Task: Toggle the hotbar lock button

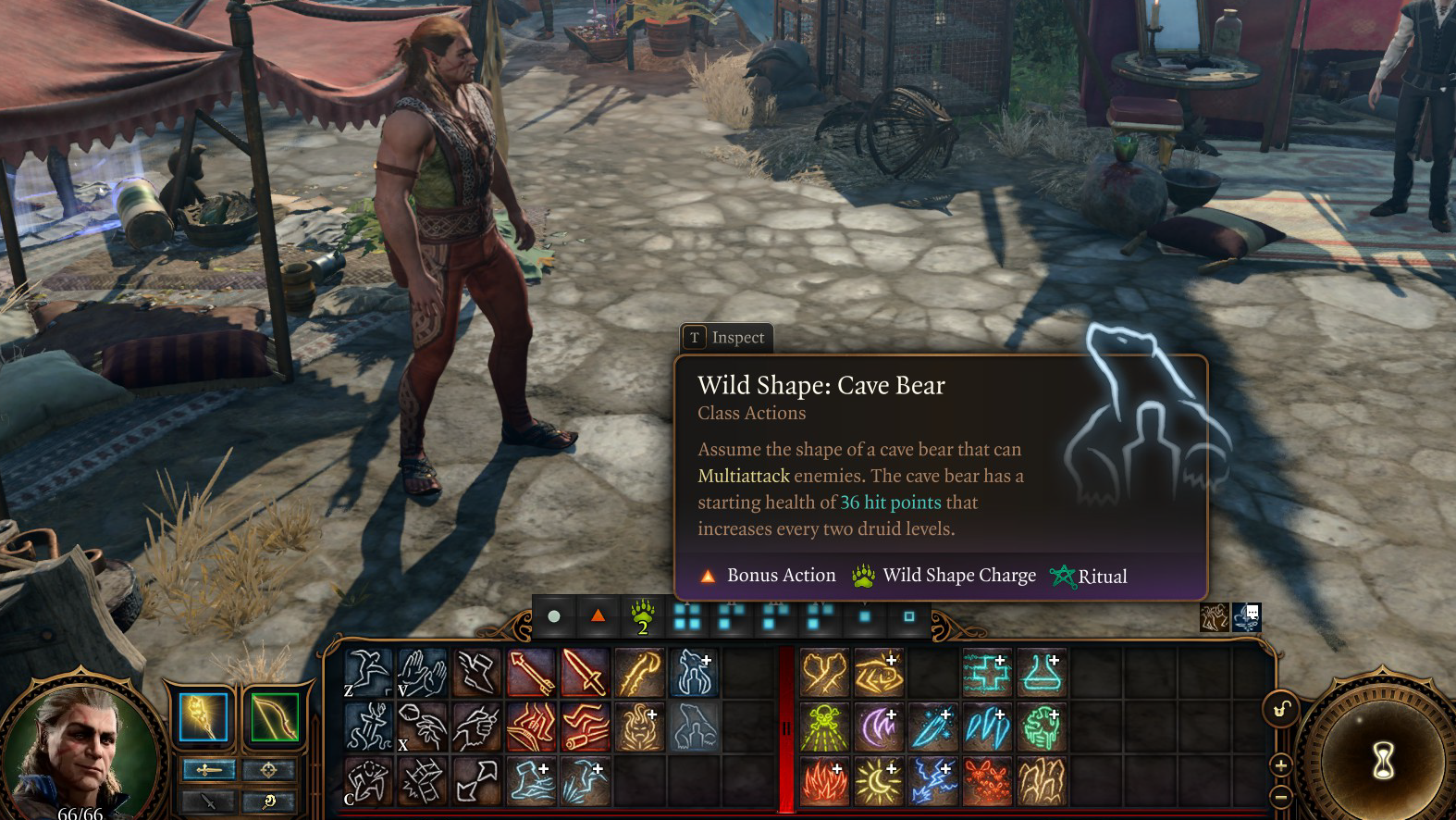Action: (1281, 710)
